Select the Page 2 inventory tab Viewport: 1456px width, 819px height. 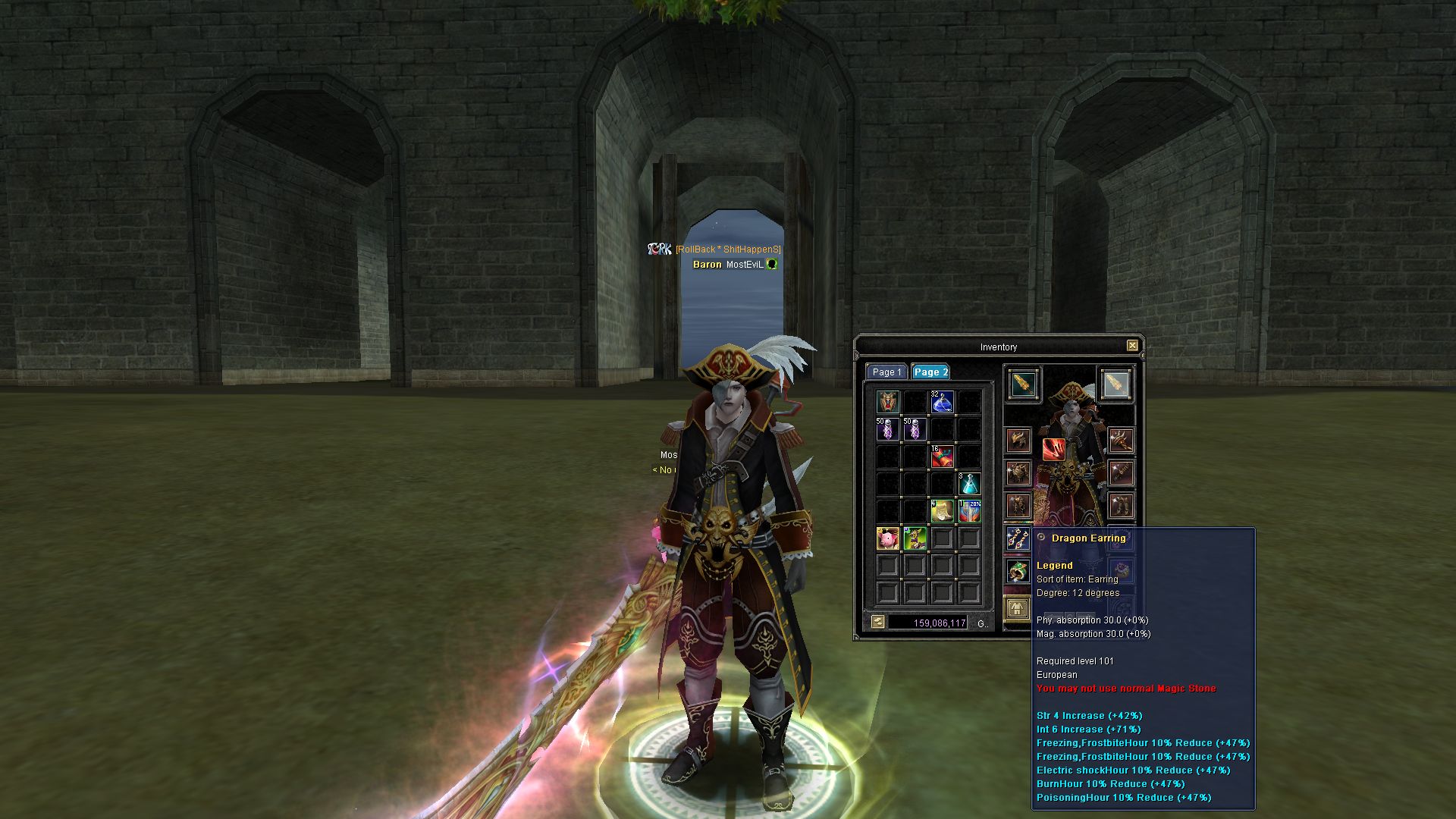[x=930, y=372]
